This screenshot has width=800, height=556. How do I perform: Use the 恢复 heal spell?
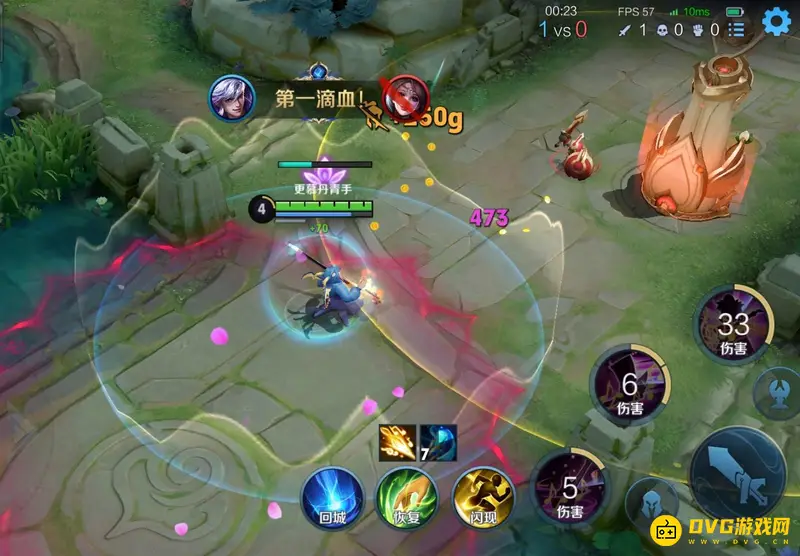tap(406, 496)
